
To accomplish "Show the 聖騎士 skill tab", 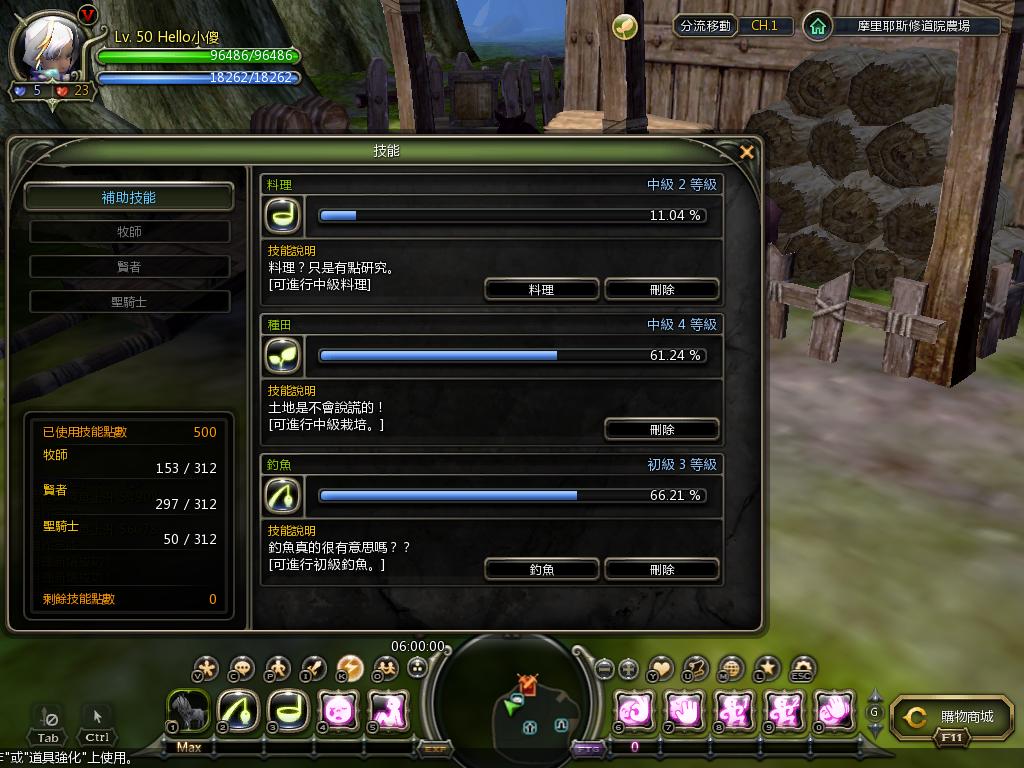I will 129,301.
